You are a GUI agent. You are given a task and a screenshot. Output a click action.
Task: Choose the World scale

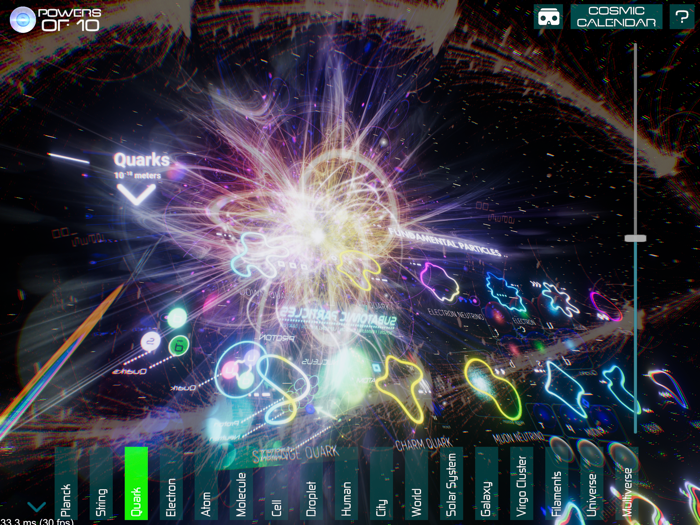pyautogui.click(x=416, y=484)
